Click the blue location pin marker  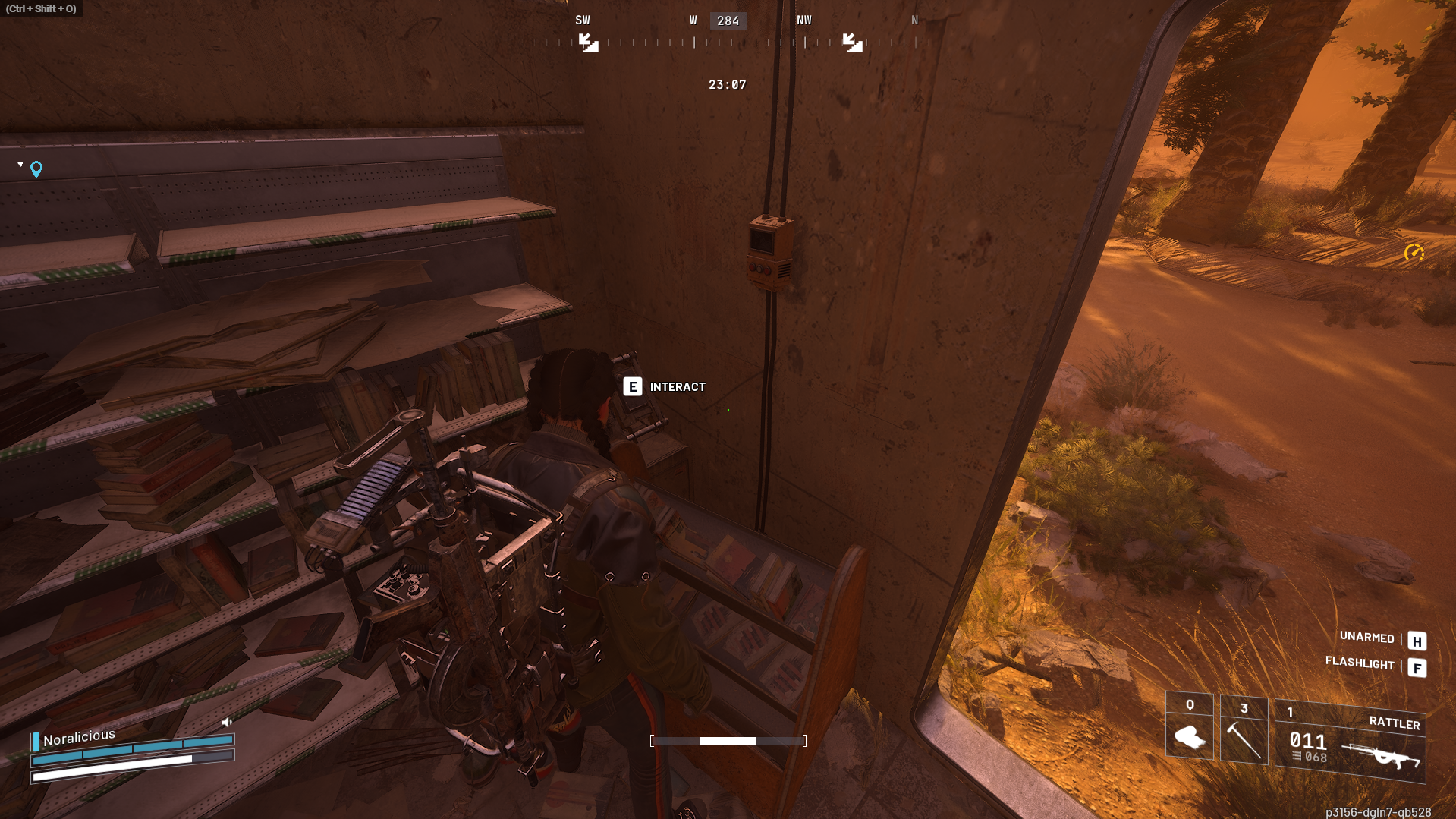[36, 169]
